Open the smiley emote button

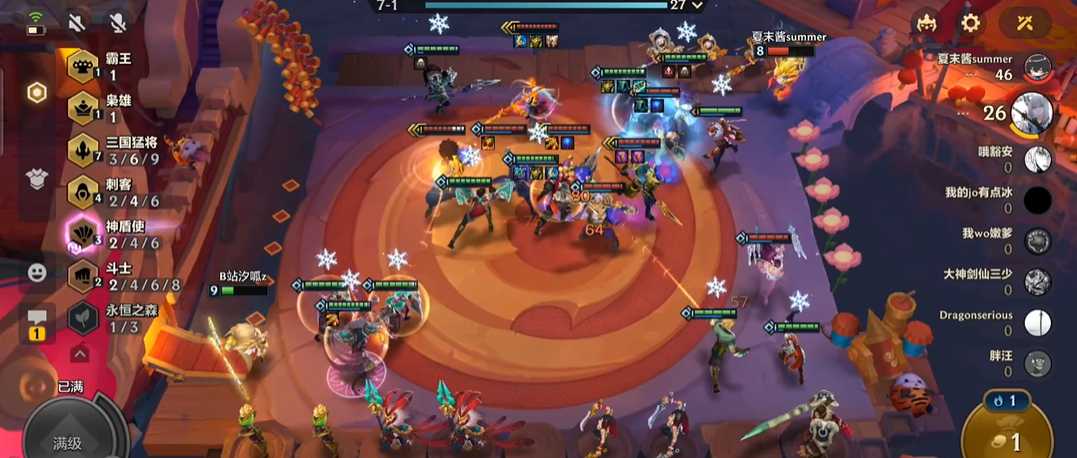click(37, 271)
